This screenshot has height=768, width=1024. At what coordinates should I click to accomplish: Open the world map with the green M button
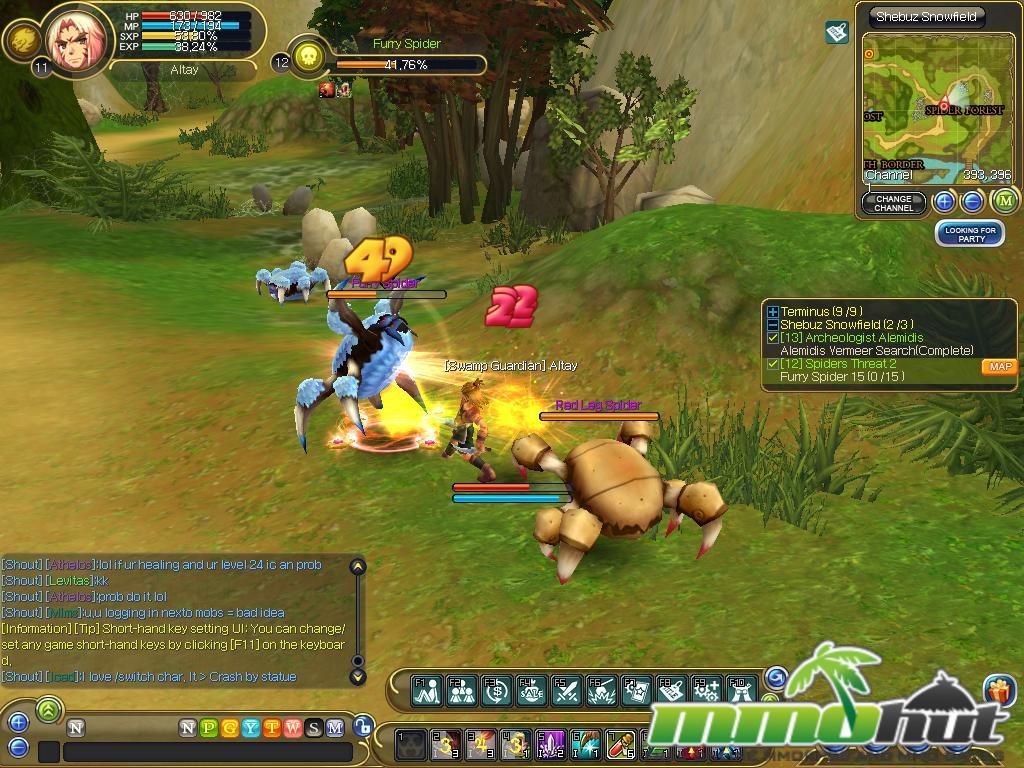click(x=1005, y=202)
